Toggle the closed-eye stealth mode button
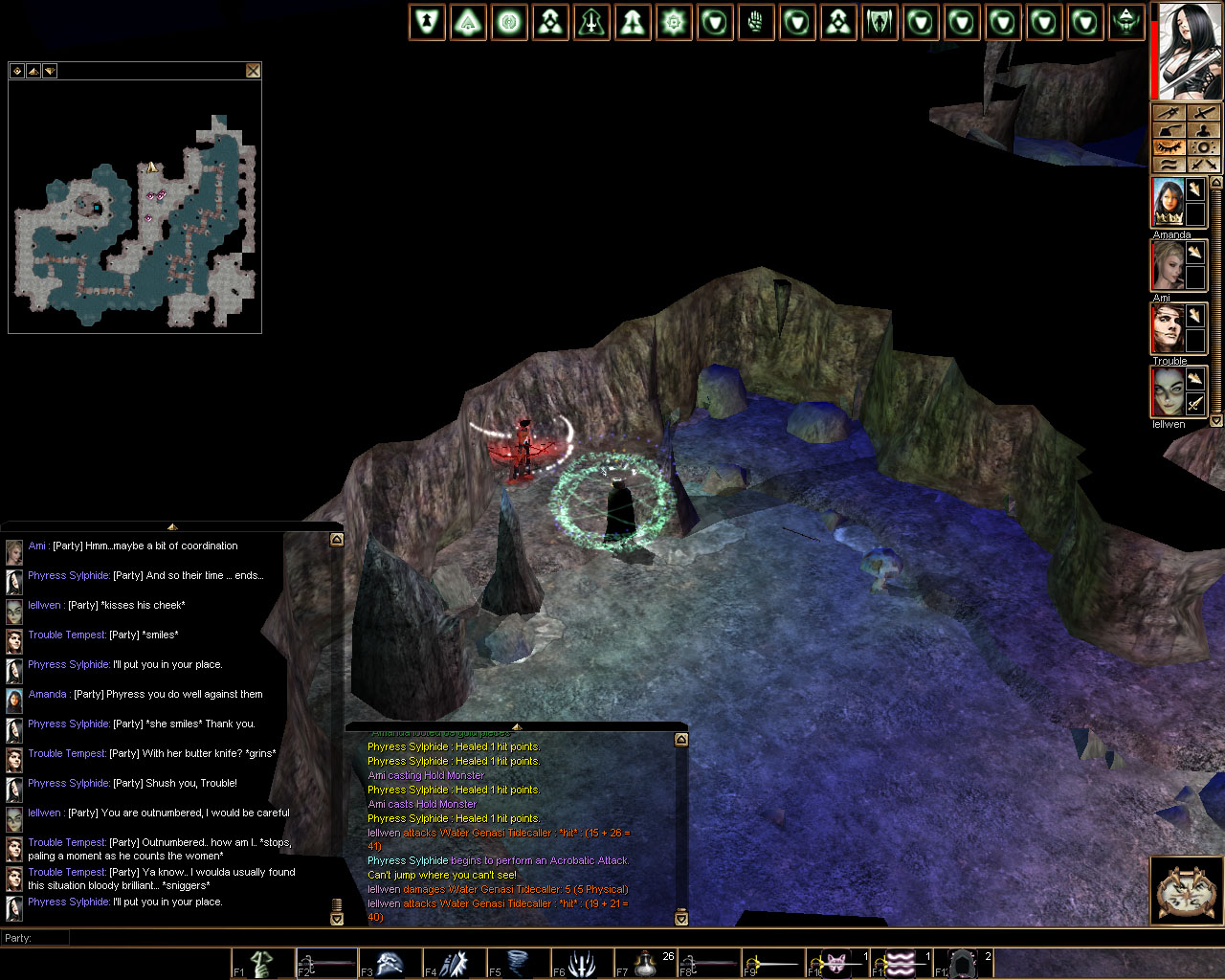This screenshot has height=980, width=1225. (1169, 147)
